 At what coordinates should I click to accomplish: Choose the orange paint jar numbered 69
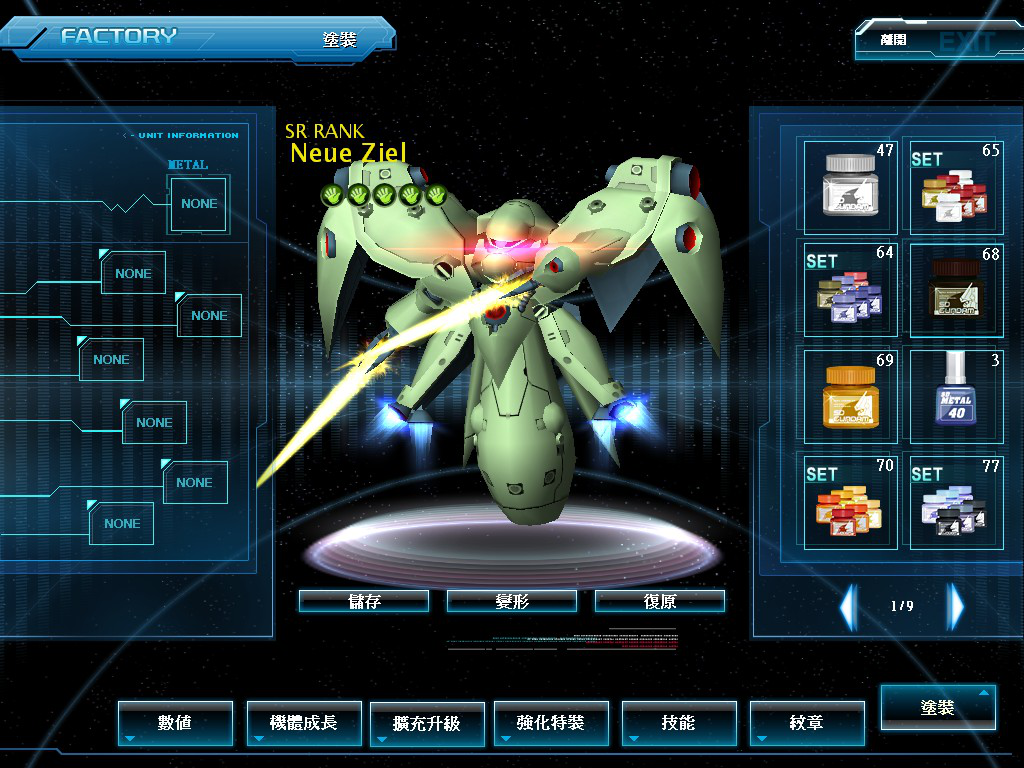pyautogui.click(x=850, y=395)
